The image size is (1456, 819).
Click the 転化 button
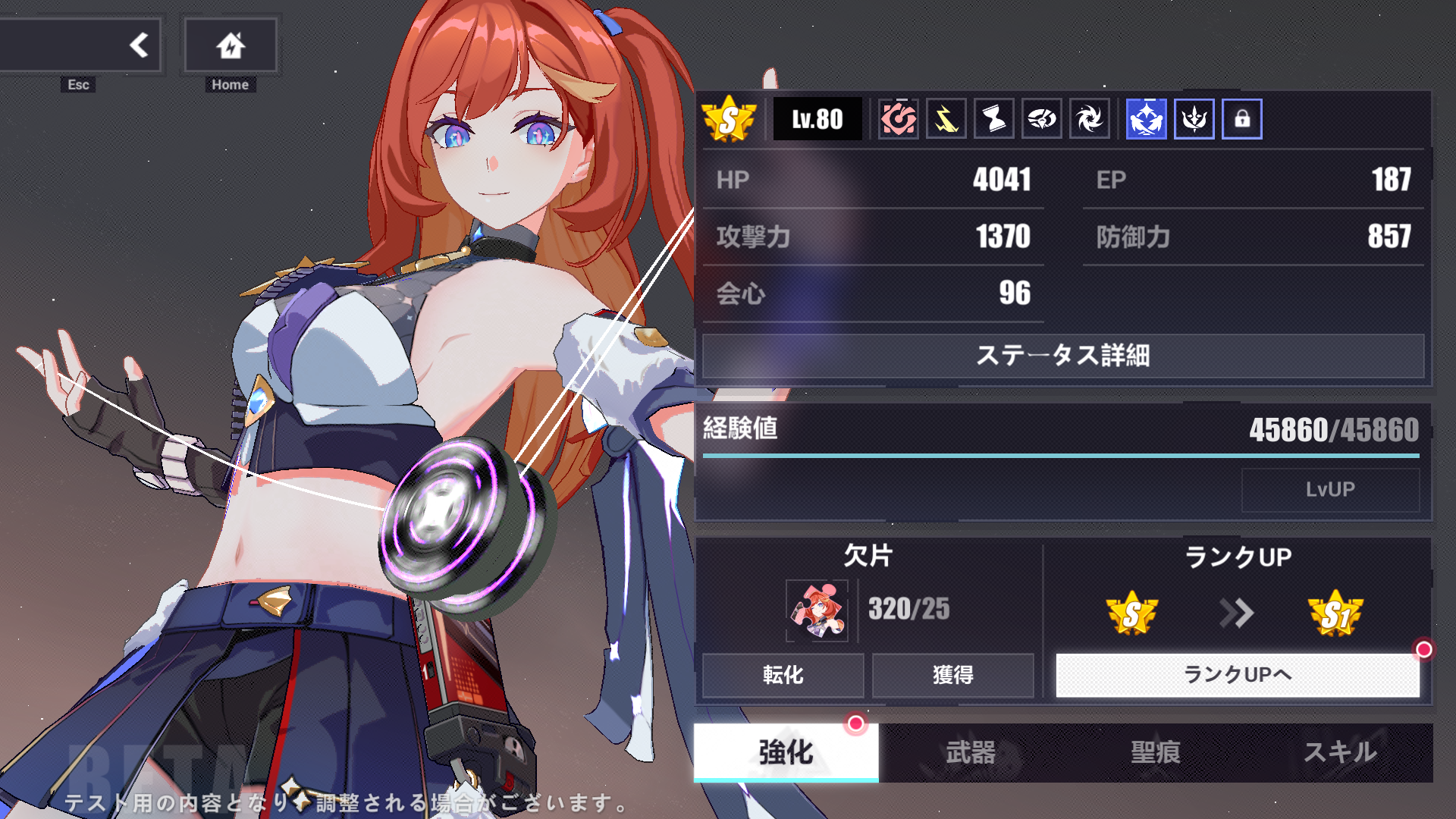point(783,675)
